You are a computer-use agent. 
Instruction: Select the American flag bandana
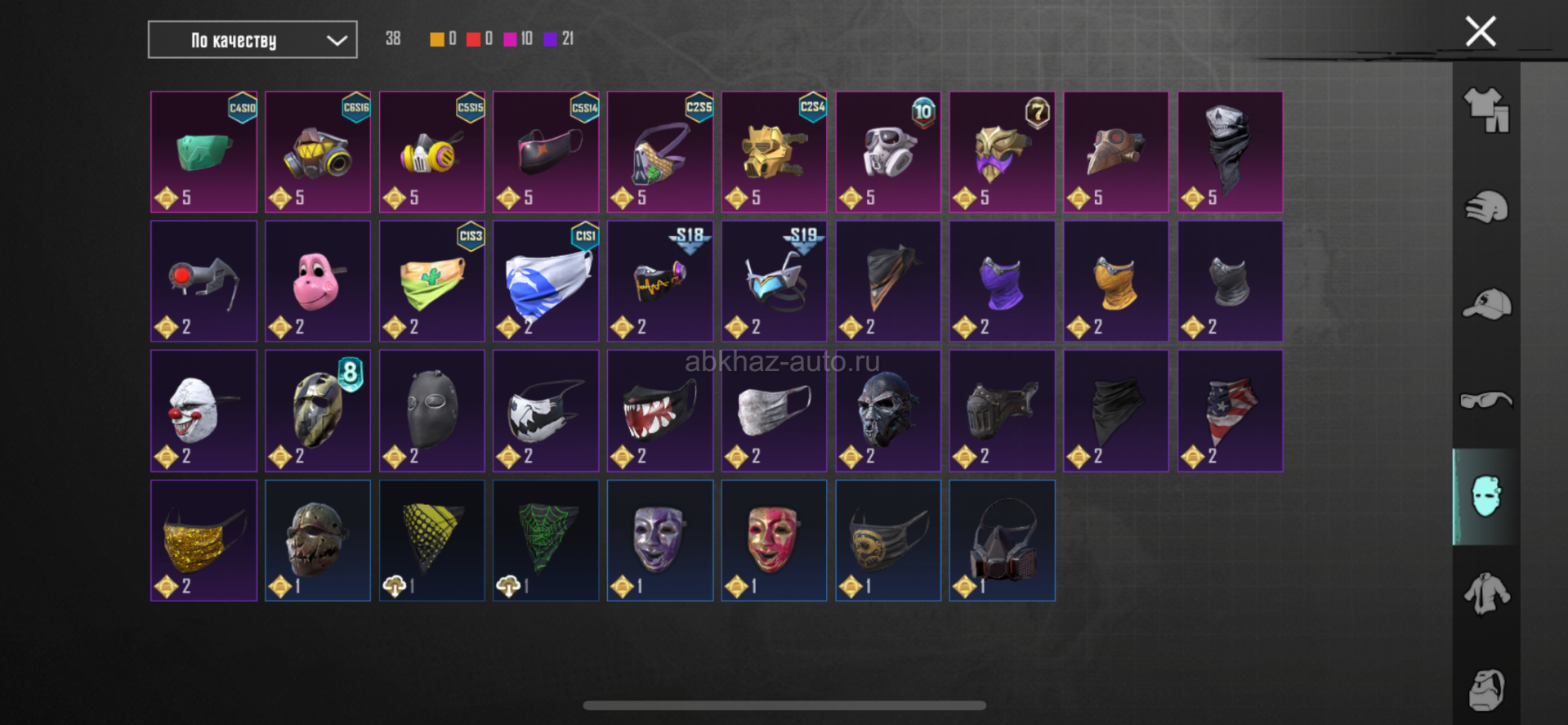[x=1230, y=410]
